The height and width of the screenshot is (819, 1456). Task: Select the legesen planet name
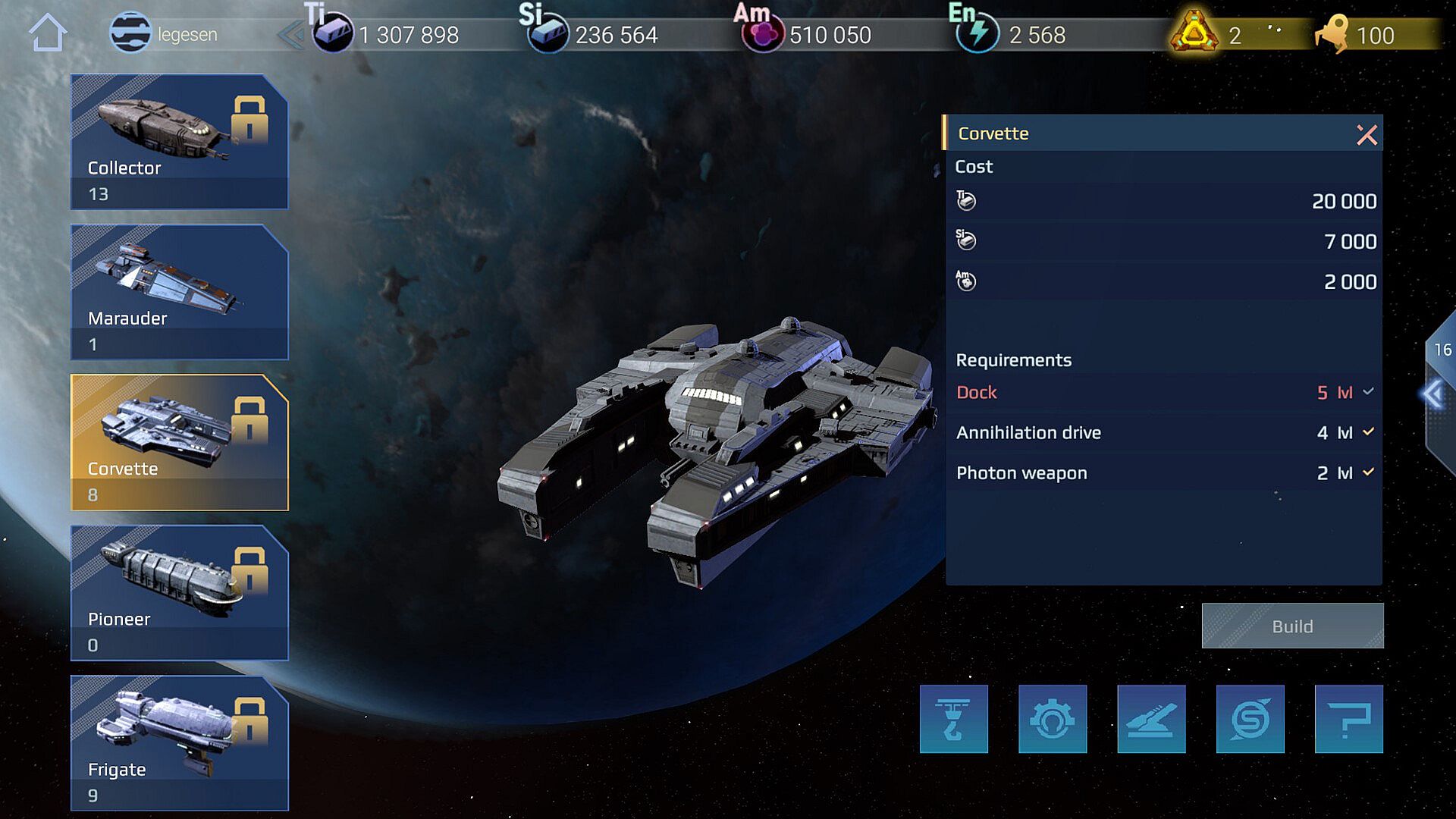[x=187, y=35]
